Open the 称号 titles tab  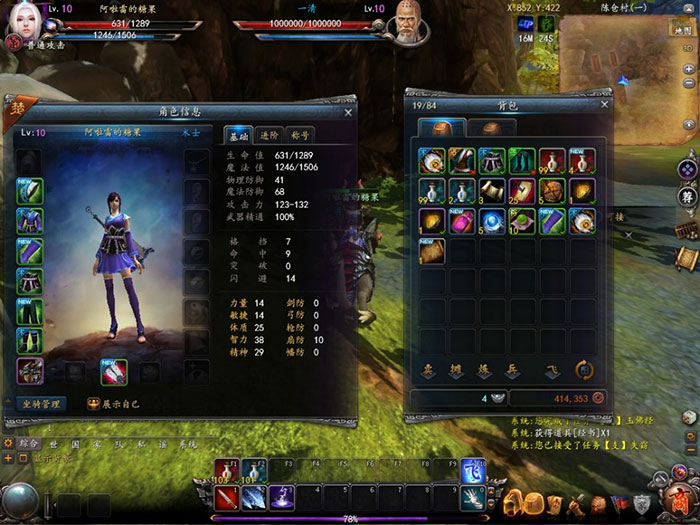[298, 135]
